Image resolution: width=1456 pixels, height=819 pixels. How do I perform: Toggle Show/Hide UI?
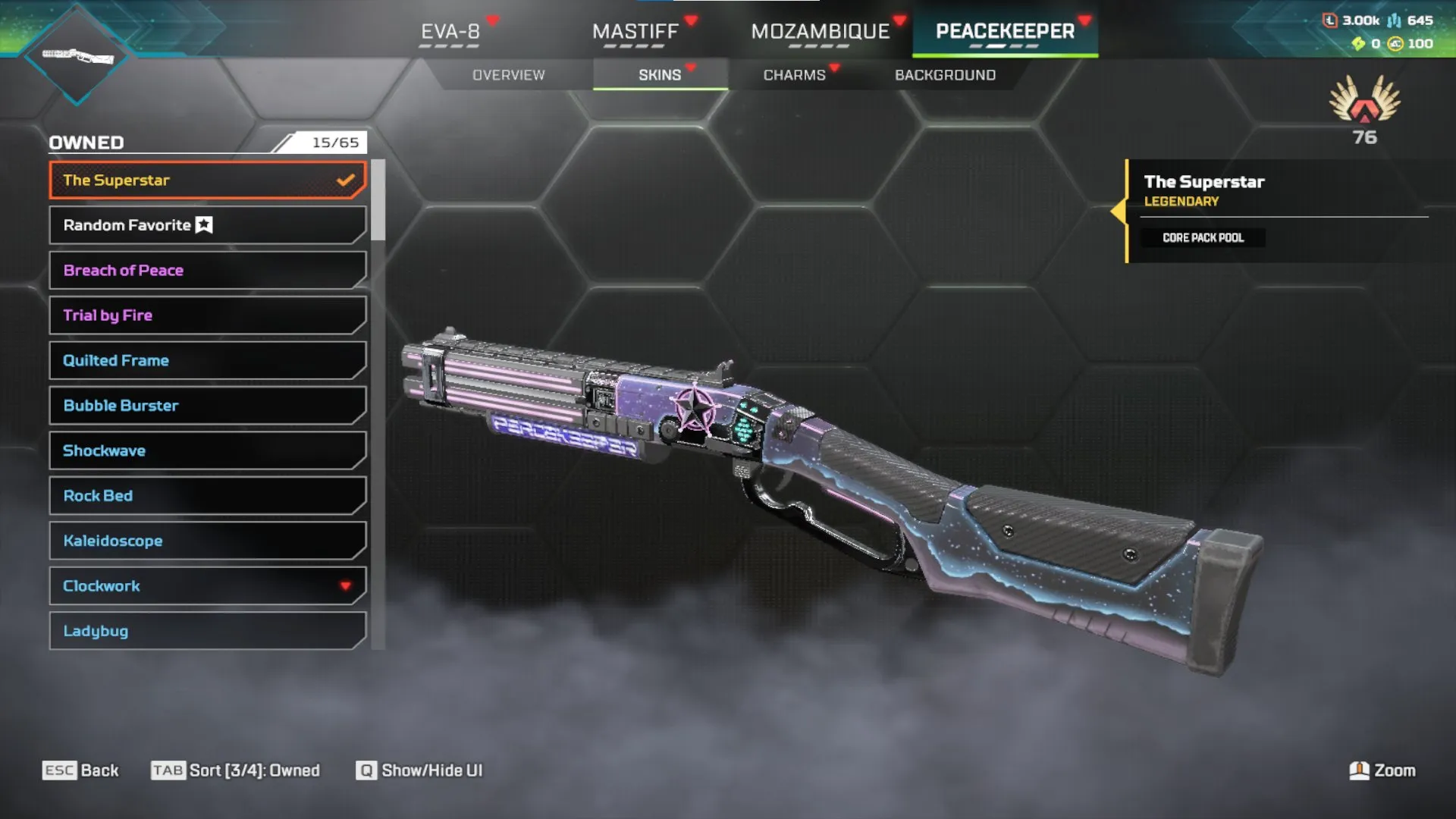pos(431,770)
